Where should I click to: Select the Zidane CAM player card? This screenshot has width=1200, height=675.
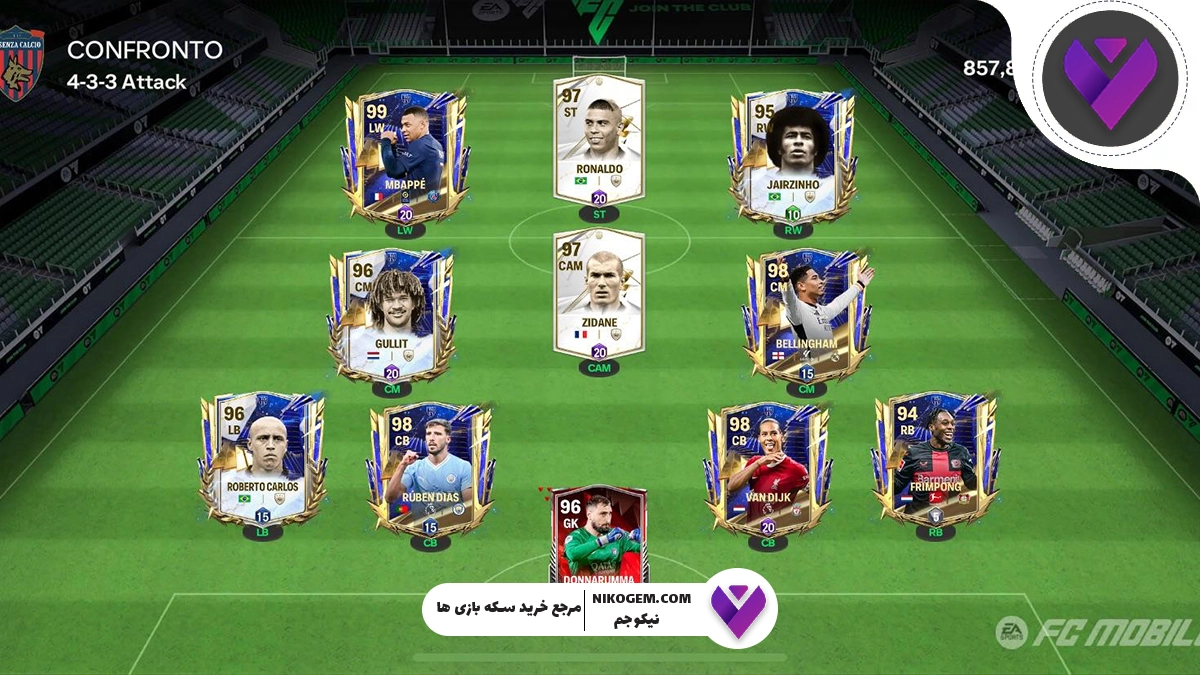click(599, 292)
